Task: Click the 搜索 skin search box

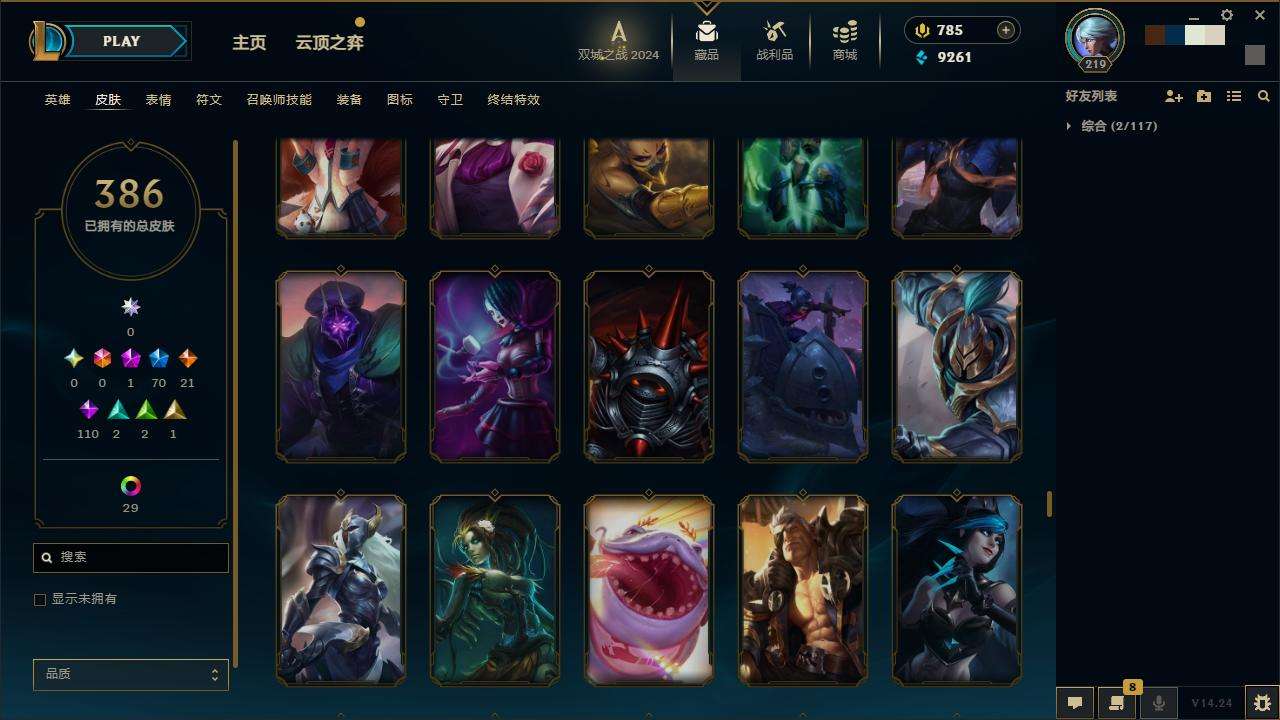Action: point(131,557)
